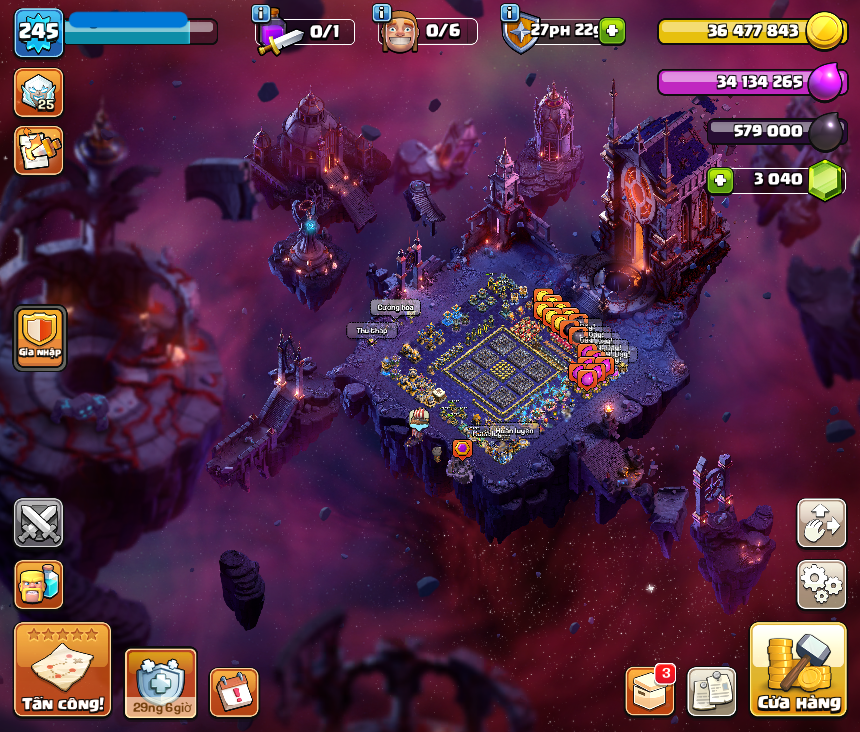Open the level 245 player profile

point(38,32)
